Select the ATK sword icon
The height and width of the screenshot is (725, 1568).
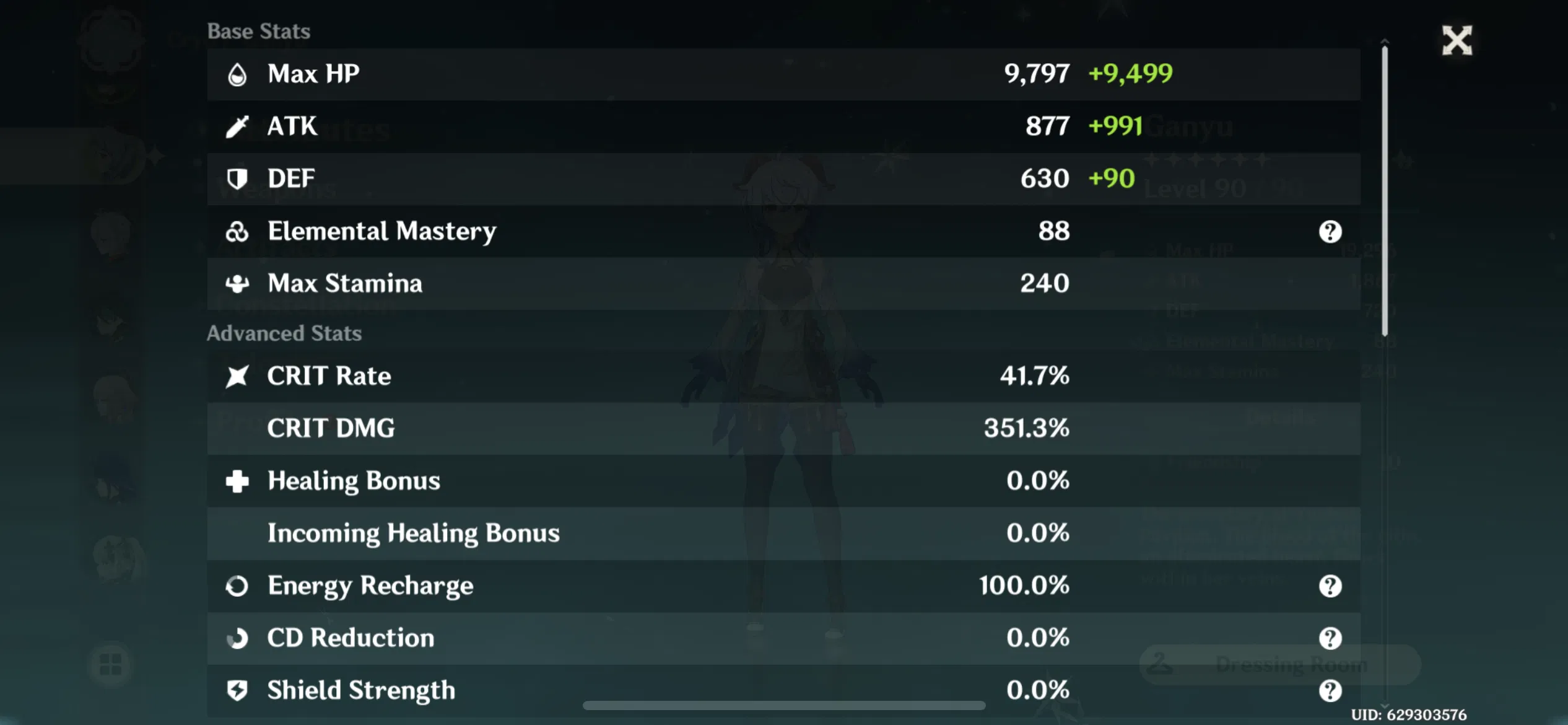[x=238, y=125]
